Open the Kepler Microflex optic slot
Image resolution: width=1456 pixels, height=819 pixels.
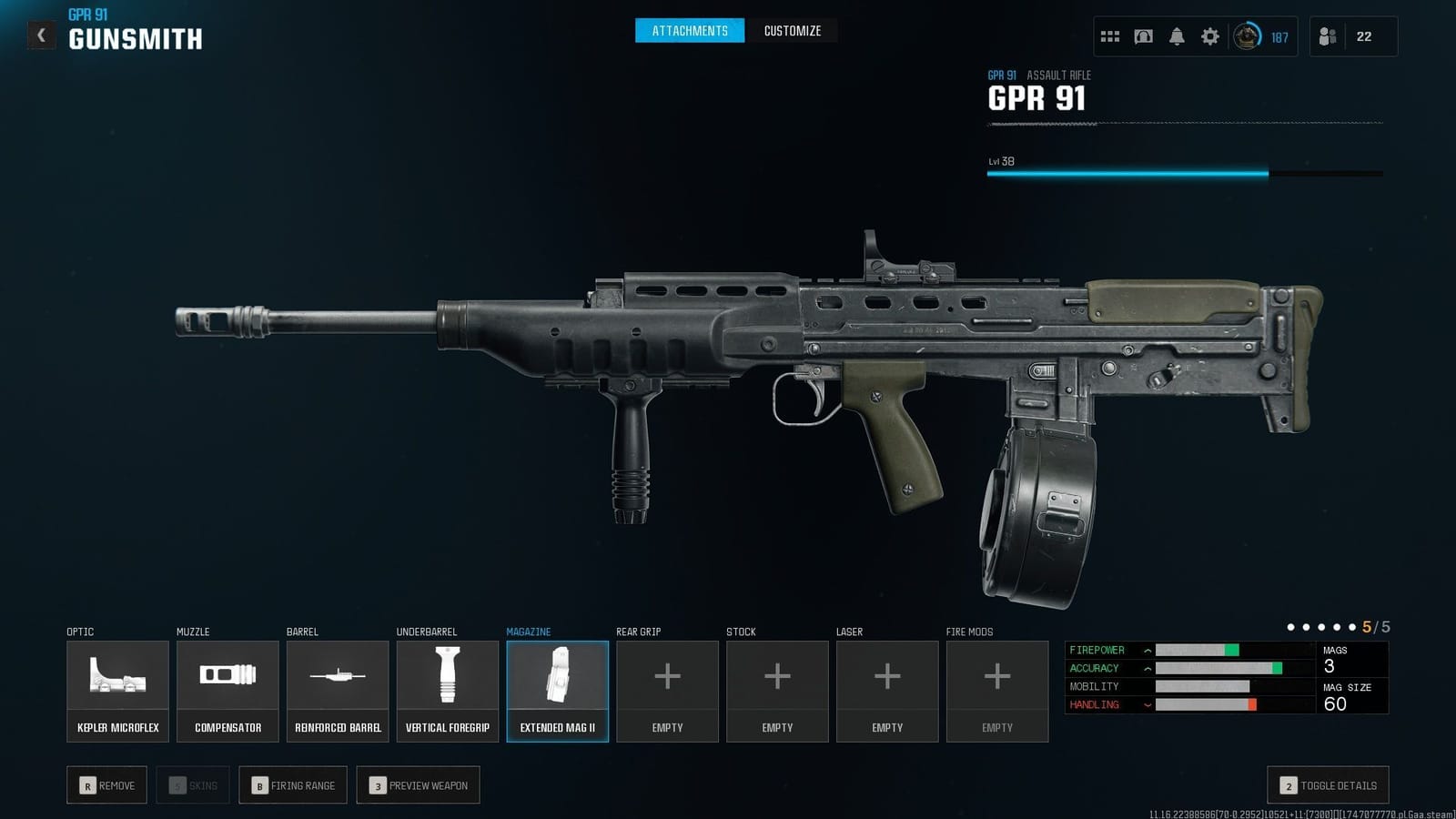point(117,689)
